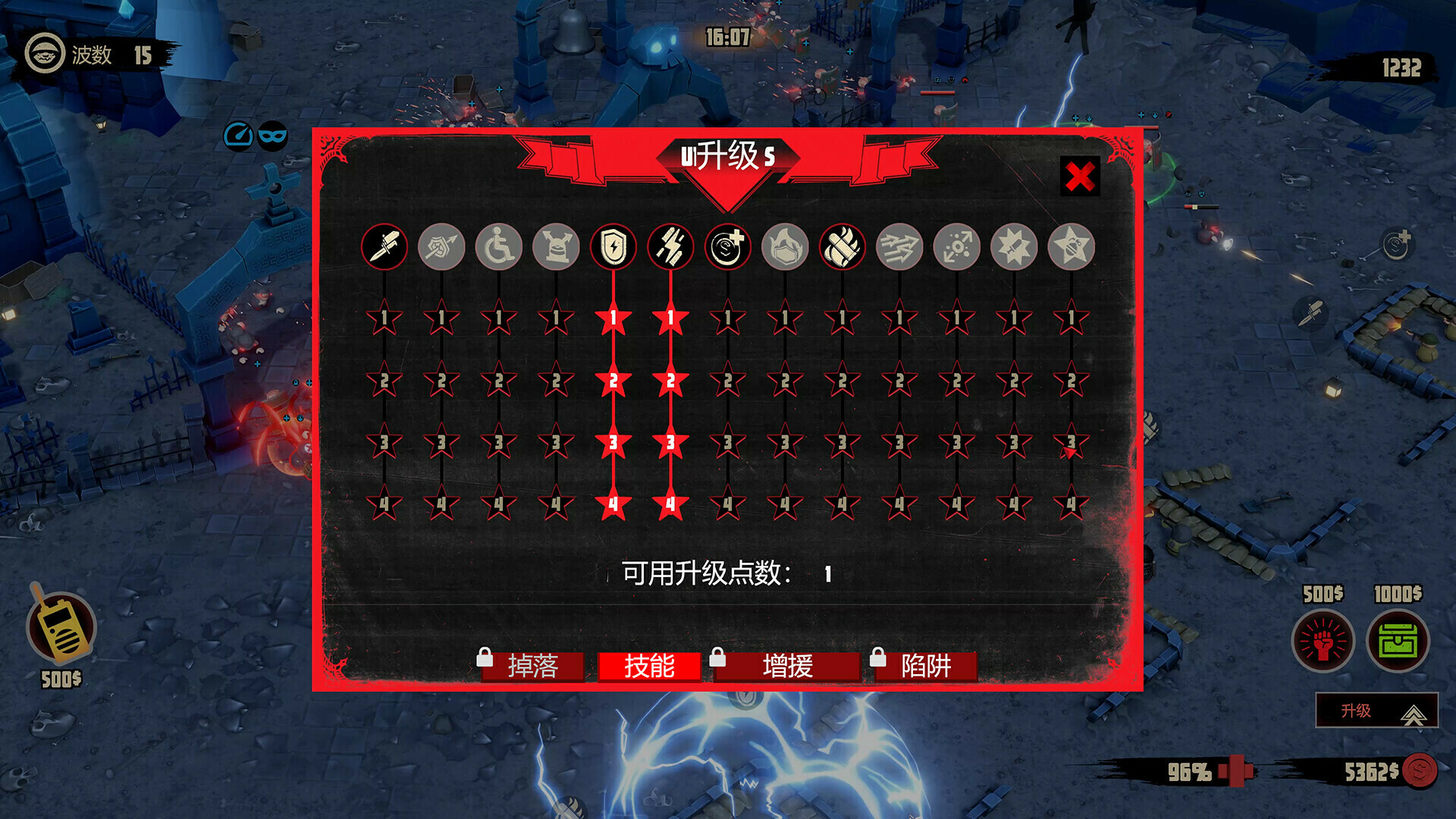Select the lightning bolts skill icon

[x=671, y=246]
